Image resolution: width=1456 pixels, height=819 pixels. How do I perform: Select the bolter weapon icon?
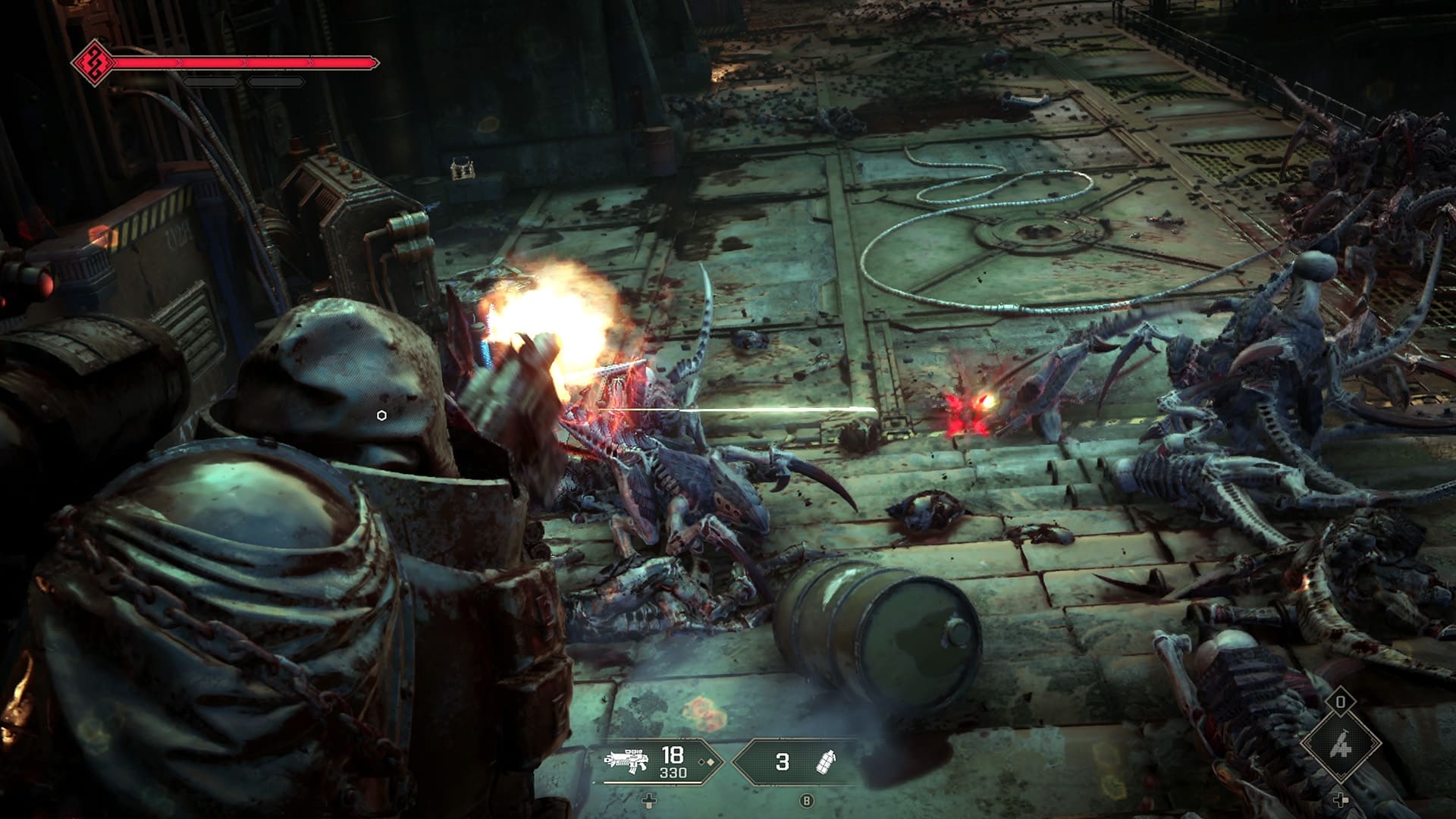[626, 758]
